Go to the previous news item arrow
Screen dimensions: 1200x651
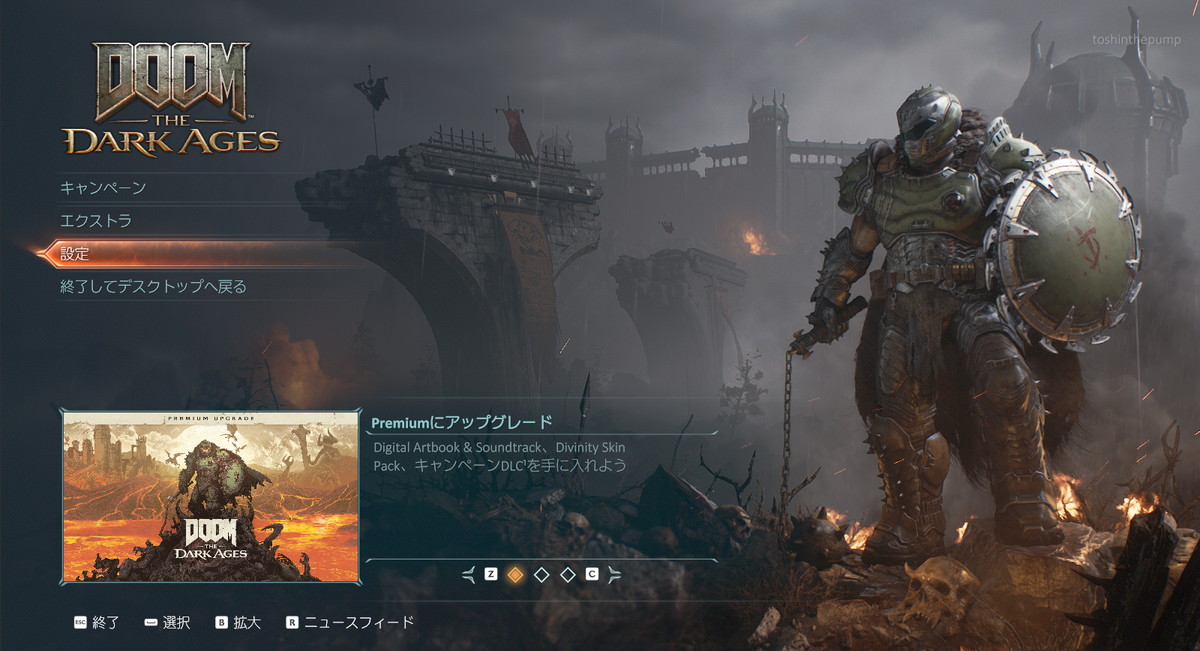pos(469,574)
